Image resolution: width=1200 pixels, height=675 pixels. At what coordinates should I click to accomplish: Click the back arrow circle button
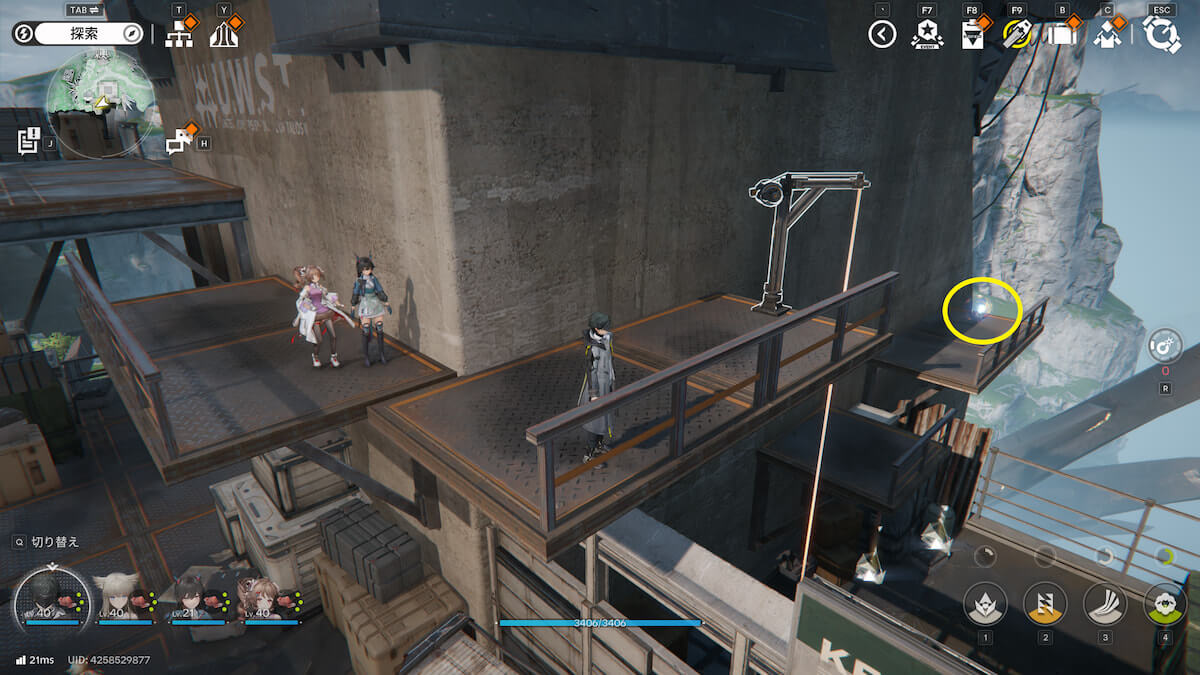point(882,35)
